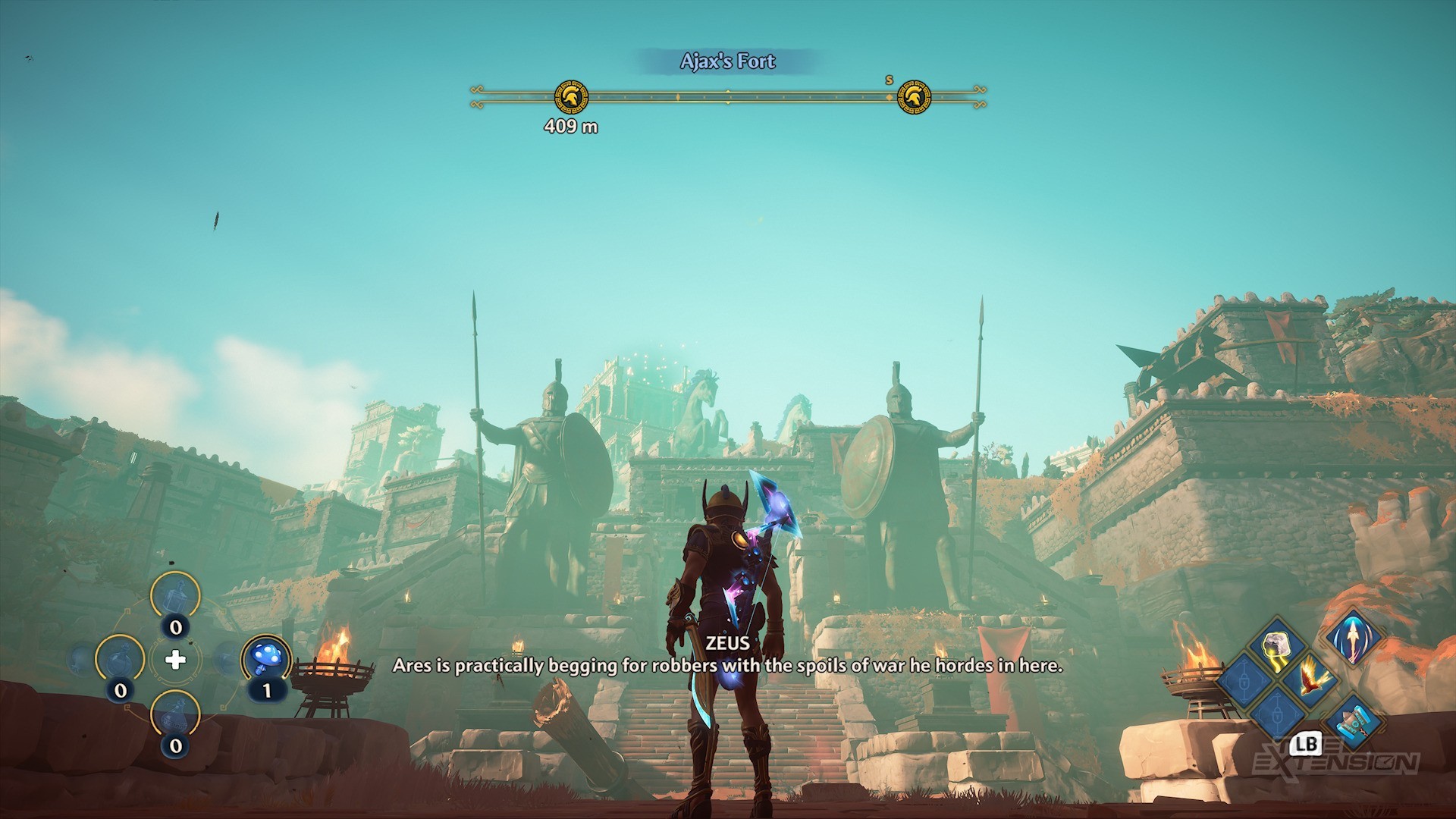Image resolution: width=1456 pixels, height=819 pixels.
Task: Choose the round flask potion slot
Action: (120, 659)
